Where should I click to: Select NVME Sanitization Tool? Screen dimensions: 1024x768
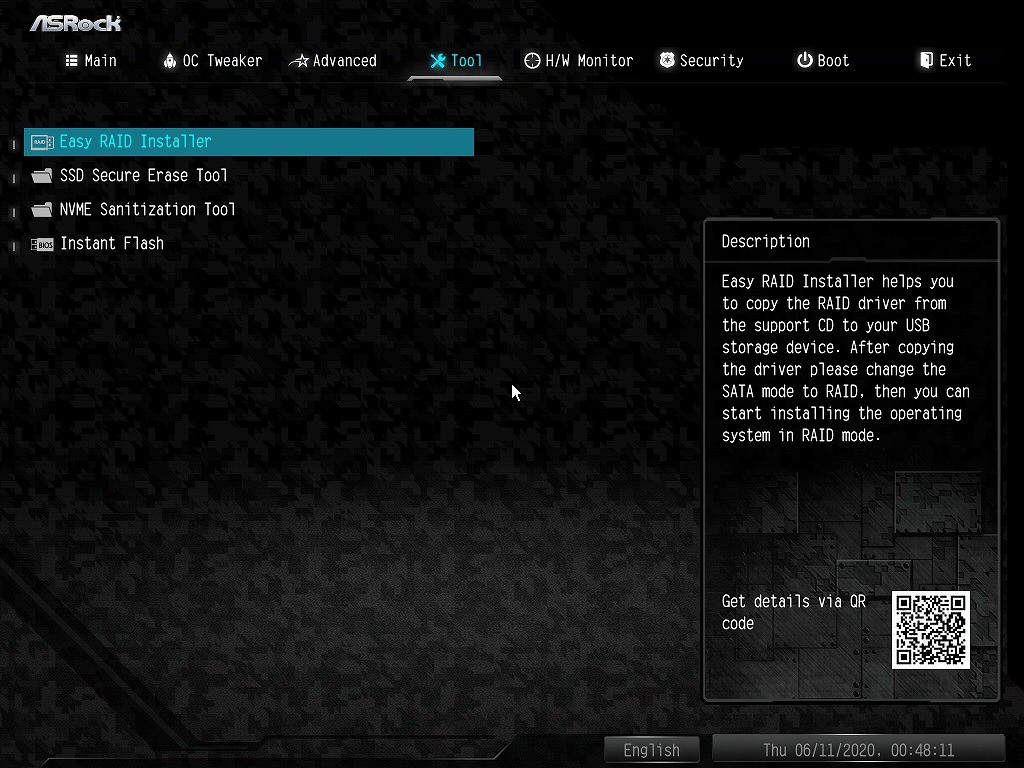pyautogui.click(x=148, y=210)
